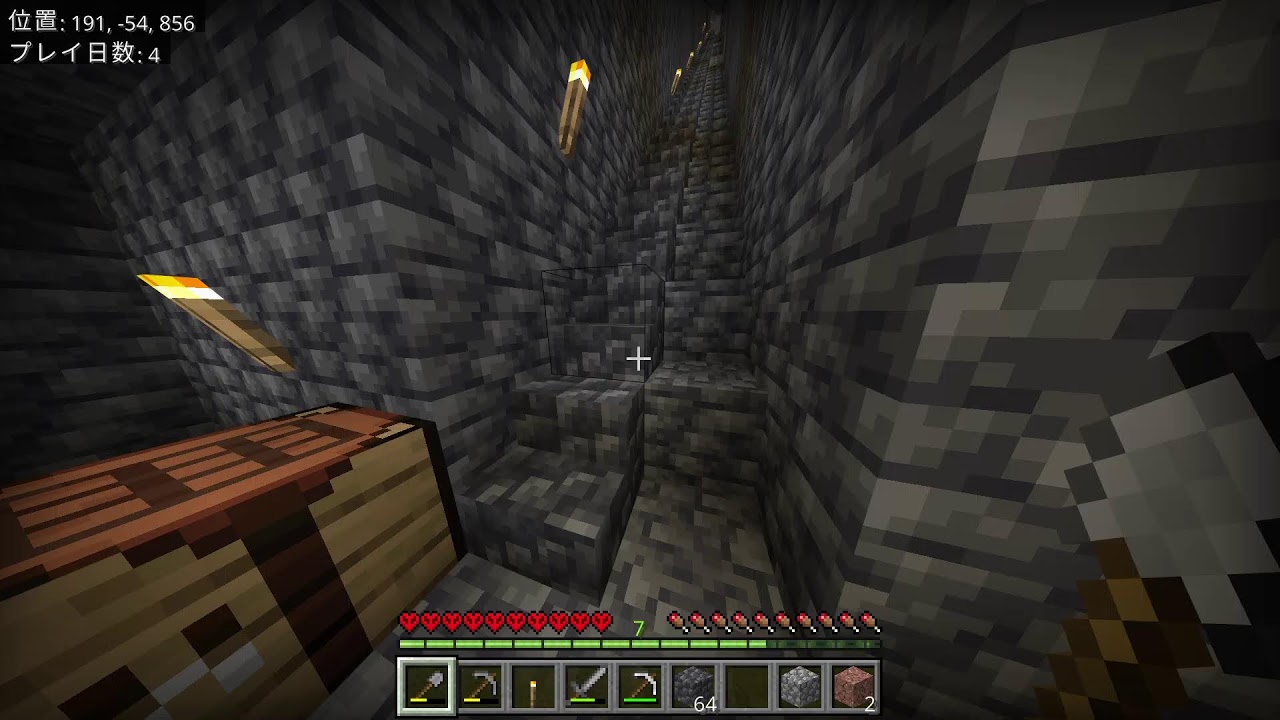1280x720 pixels.
Task: Choose the torch hotbar slot
Action: pyautogui.click(x=533, y=686)
